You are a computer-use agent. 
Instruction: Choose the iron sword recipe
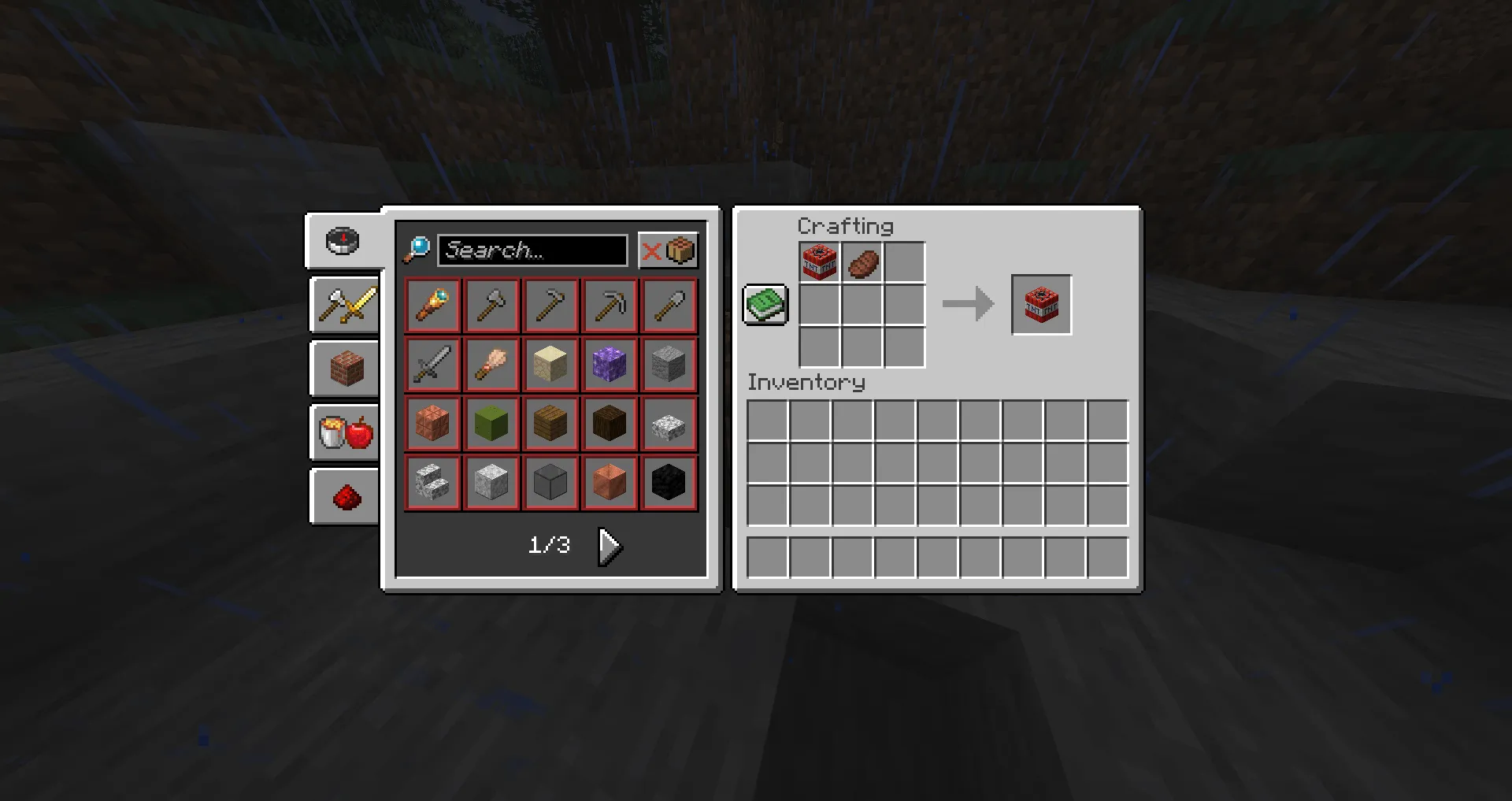point(432,363)
